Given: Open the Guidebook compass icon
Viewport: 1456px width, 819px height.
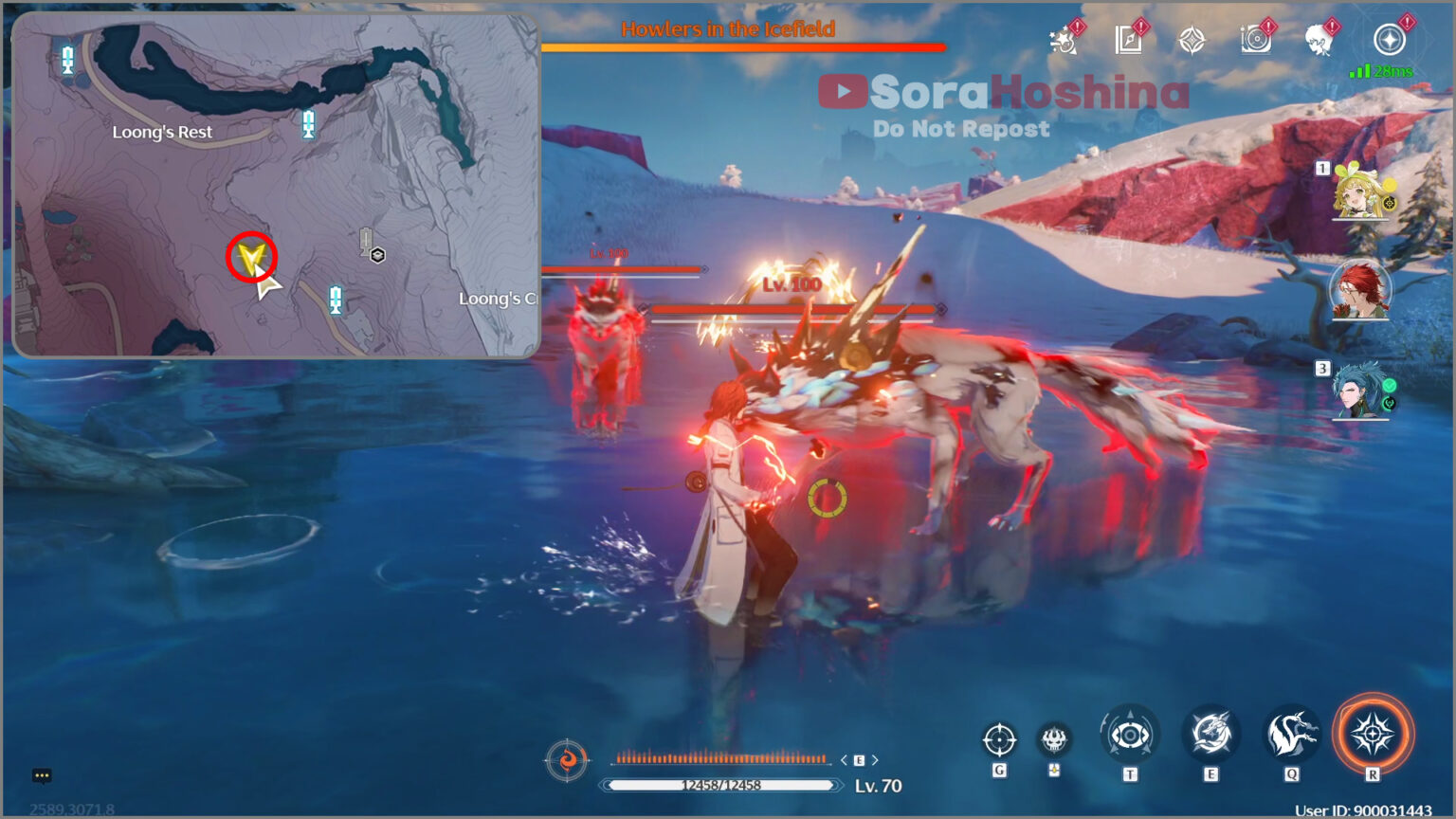Looking at the screenshot, I should pyautogui.click(x=1126, y=40).
